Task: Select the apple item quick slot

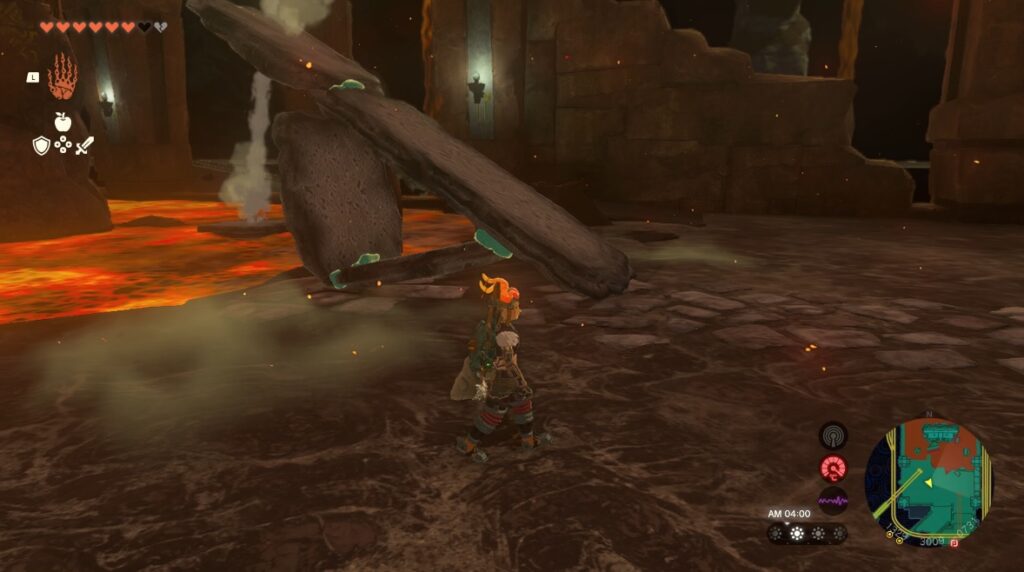Action: [62, 122]
